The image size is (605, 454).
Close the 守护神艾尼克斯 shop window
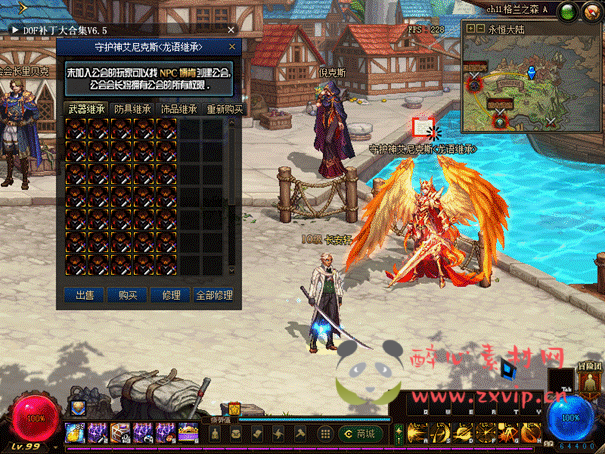pyautogui.click(x=233, y=47)
